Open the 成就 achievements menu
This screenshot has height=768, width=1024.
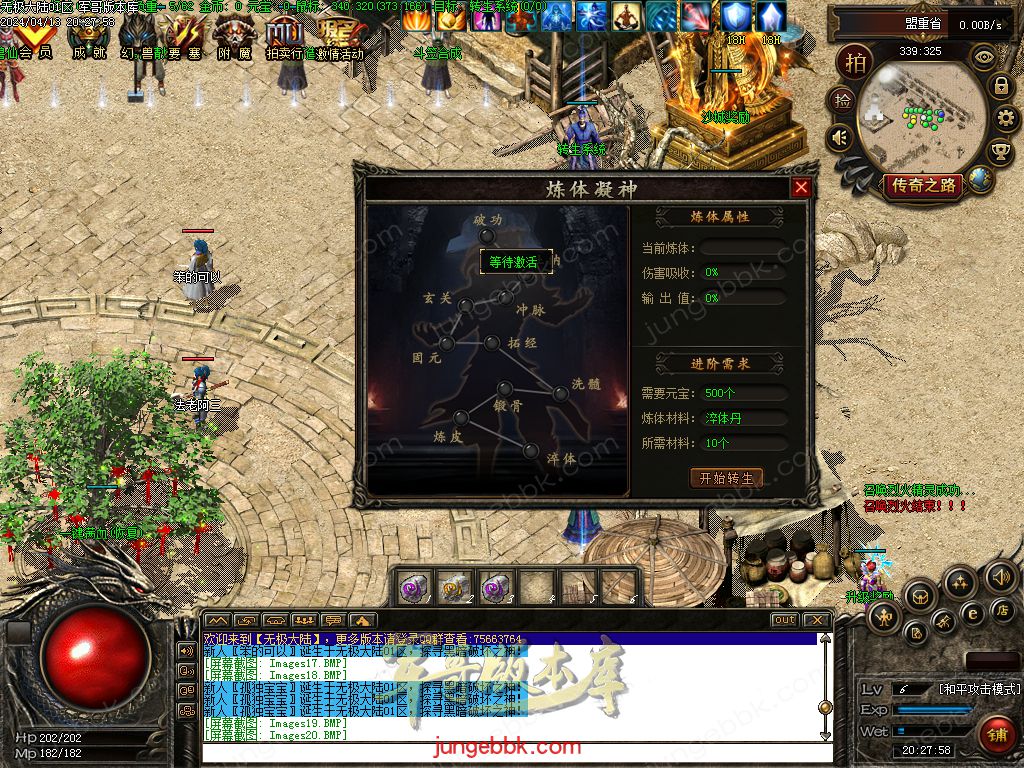88,37
